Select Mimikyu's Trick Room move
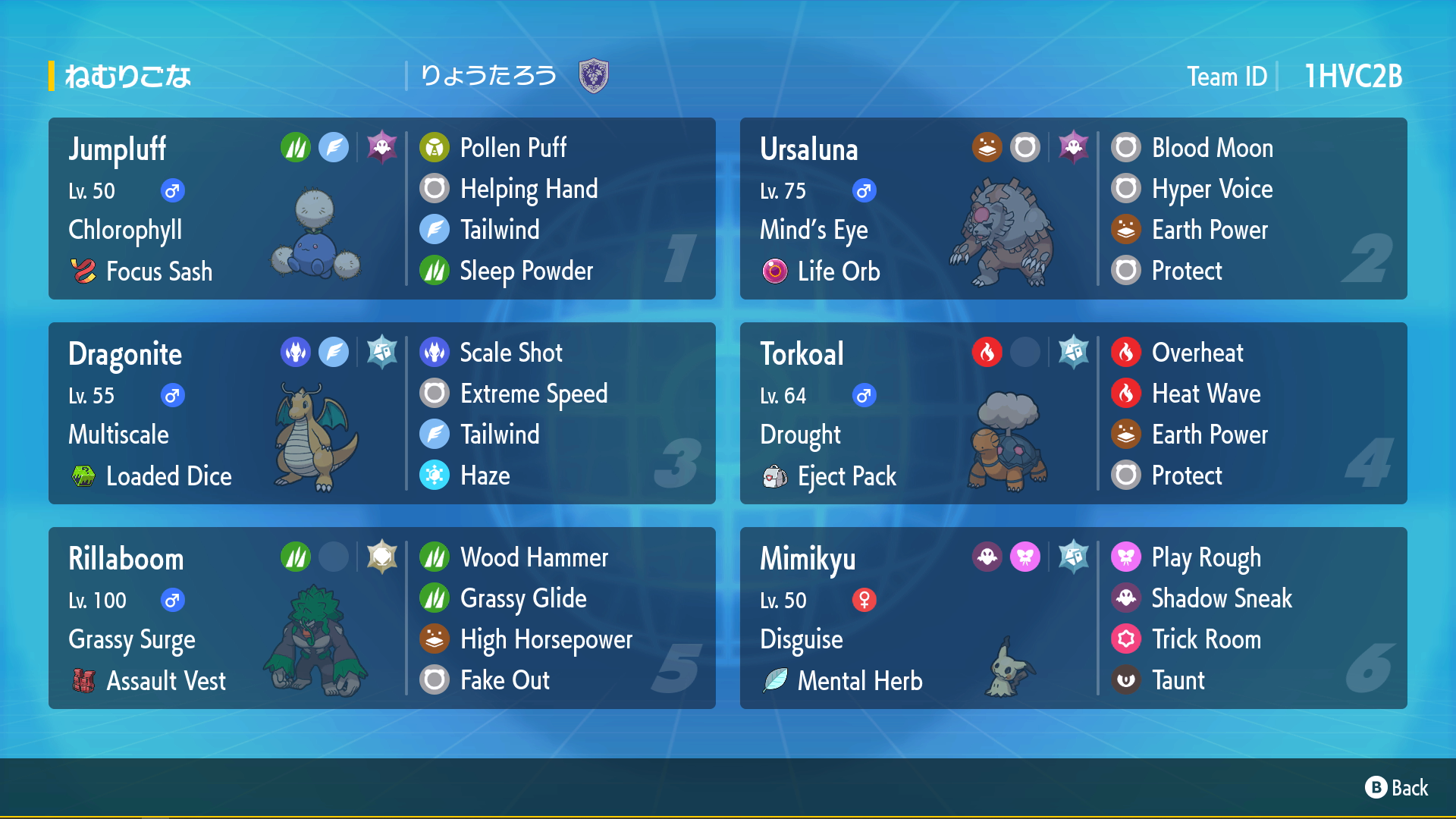Viewport: 1456px width, 819px height. tap(1205, 639)
